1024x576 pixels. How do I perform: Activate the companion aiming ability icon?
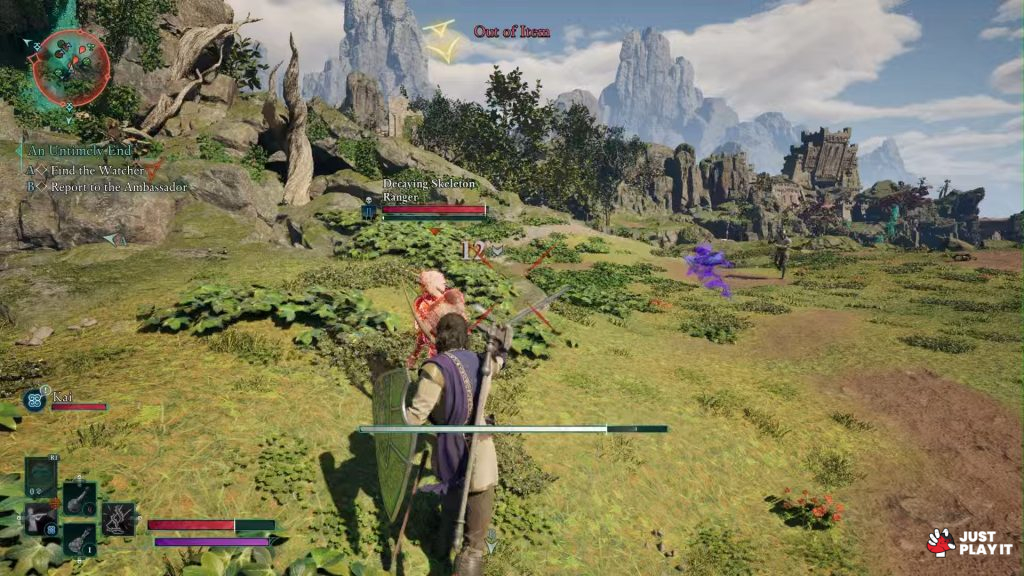40,519
